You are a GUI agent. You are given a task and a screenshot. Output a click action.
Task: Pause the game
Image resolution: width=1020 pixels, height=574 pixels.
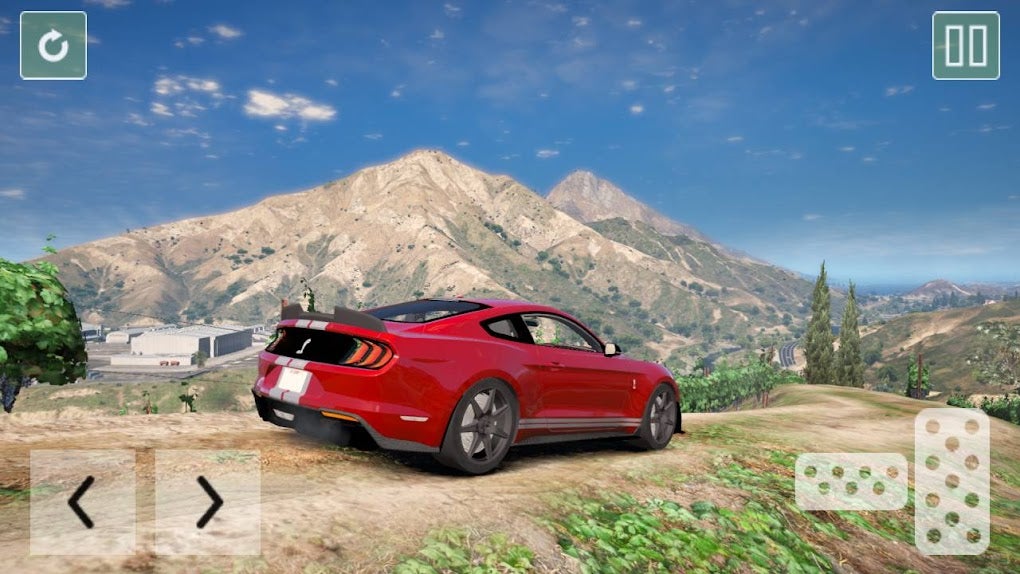click(x=965, y=45)
